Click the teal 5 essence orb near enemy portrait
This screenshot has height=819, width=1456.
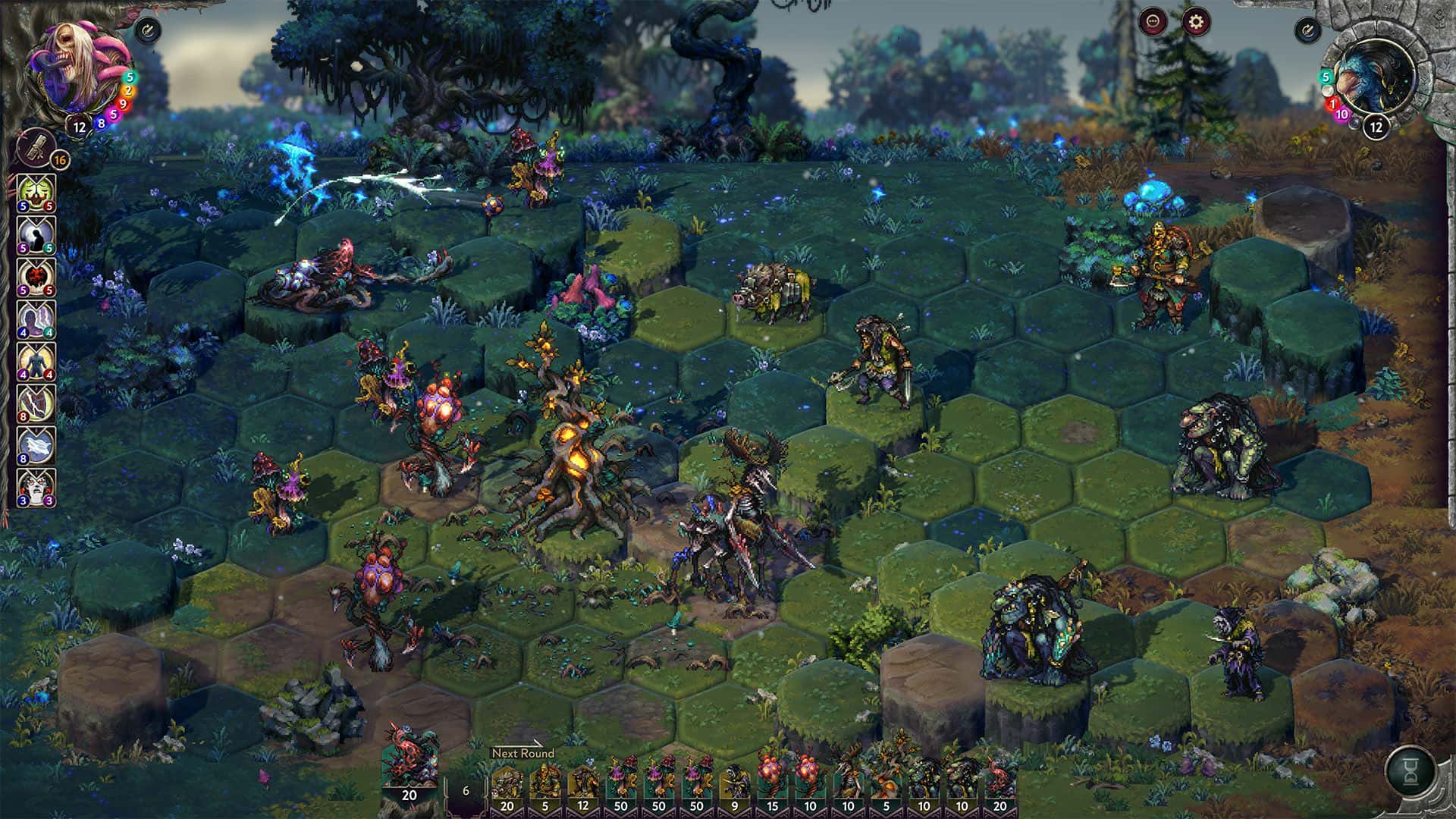(1325, 76)
